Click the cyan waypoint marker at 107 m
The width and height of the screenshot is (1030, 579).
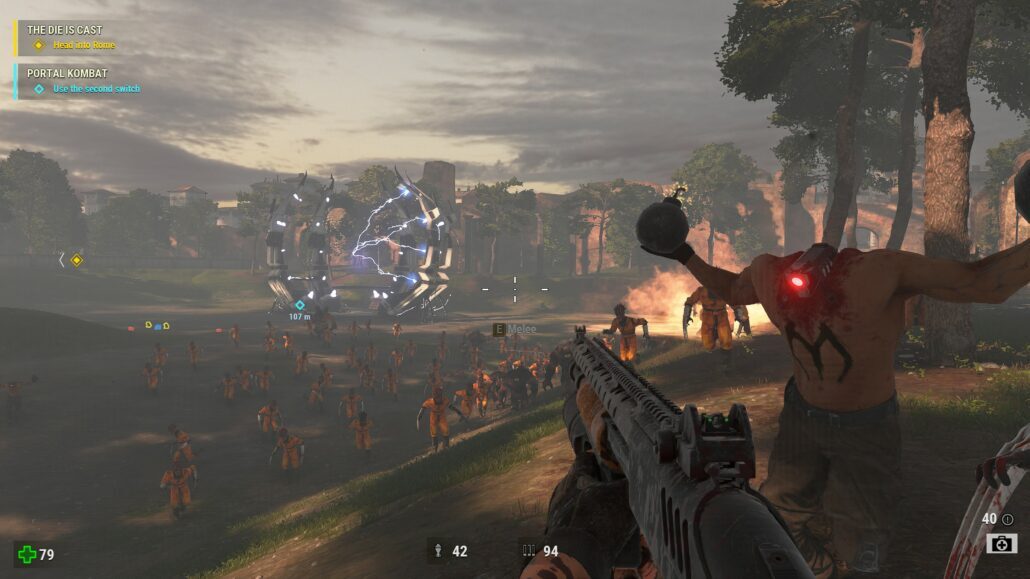pos(299,305)
